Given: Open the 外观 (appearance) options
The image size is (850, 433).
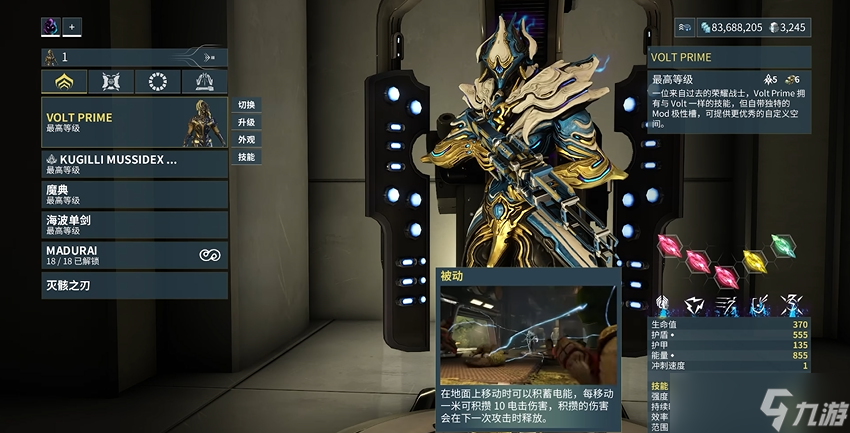Looking at the screenshot, I should [246, 139].
